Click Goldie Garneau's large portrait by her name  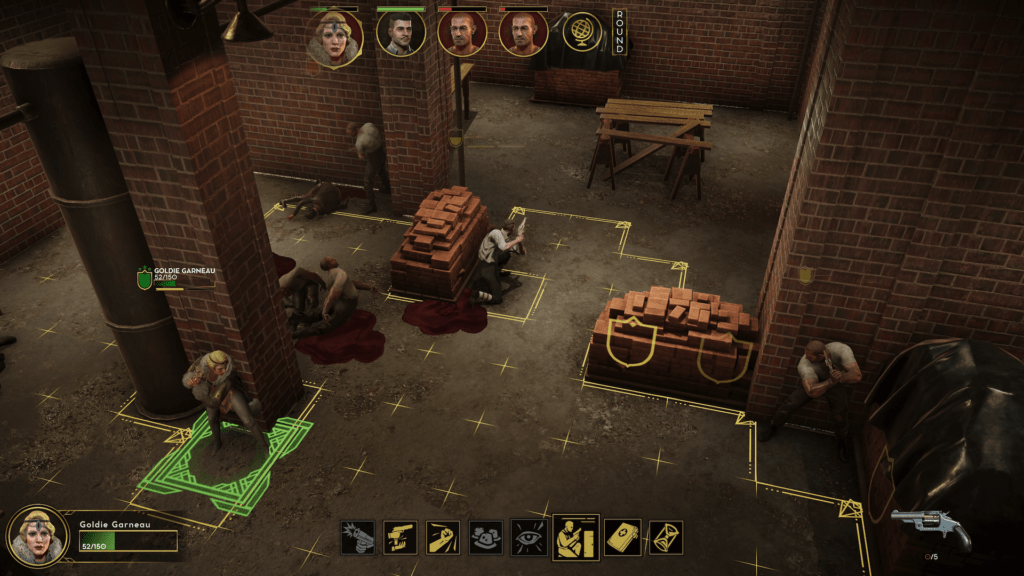(x=38, y=537)
